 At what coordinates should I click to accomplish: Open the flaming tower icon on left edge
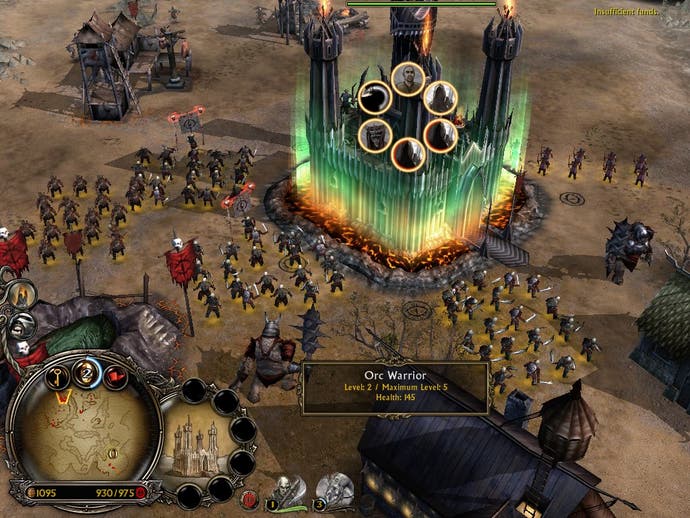tap(20, 293)
